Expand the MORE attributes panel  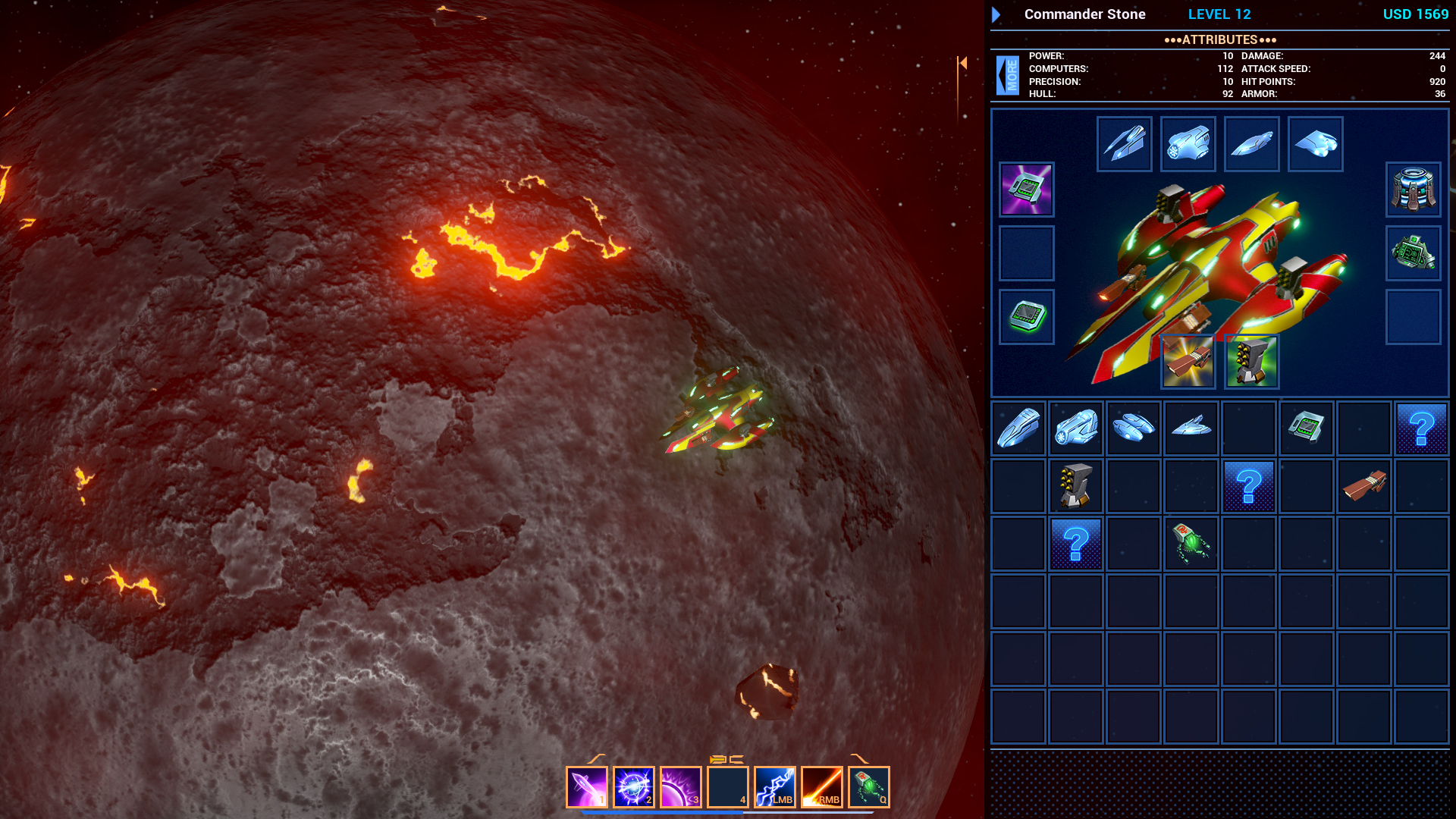(1006, 76)
